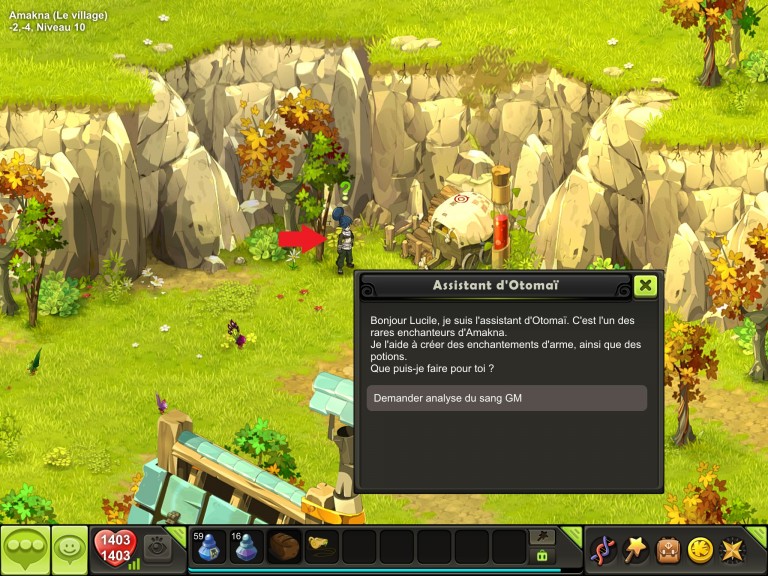Image resolution: width=768 pixels, height=576 pixels.
Task: Select the brown chest item slot
Action: click(x=284, y=547)
